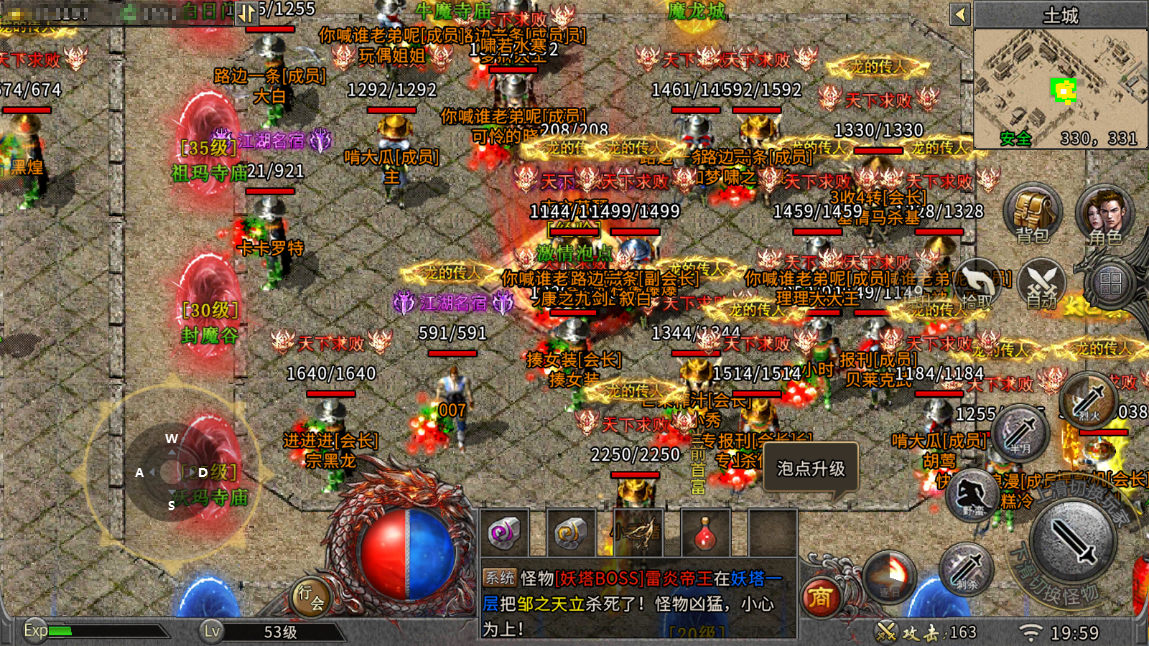1149x646 pixels.
Task: Open the system chat message box
Action: [x=637, y=597]
